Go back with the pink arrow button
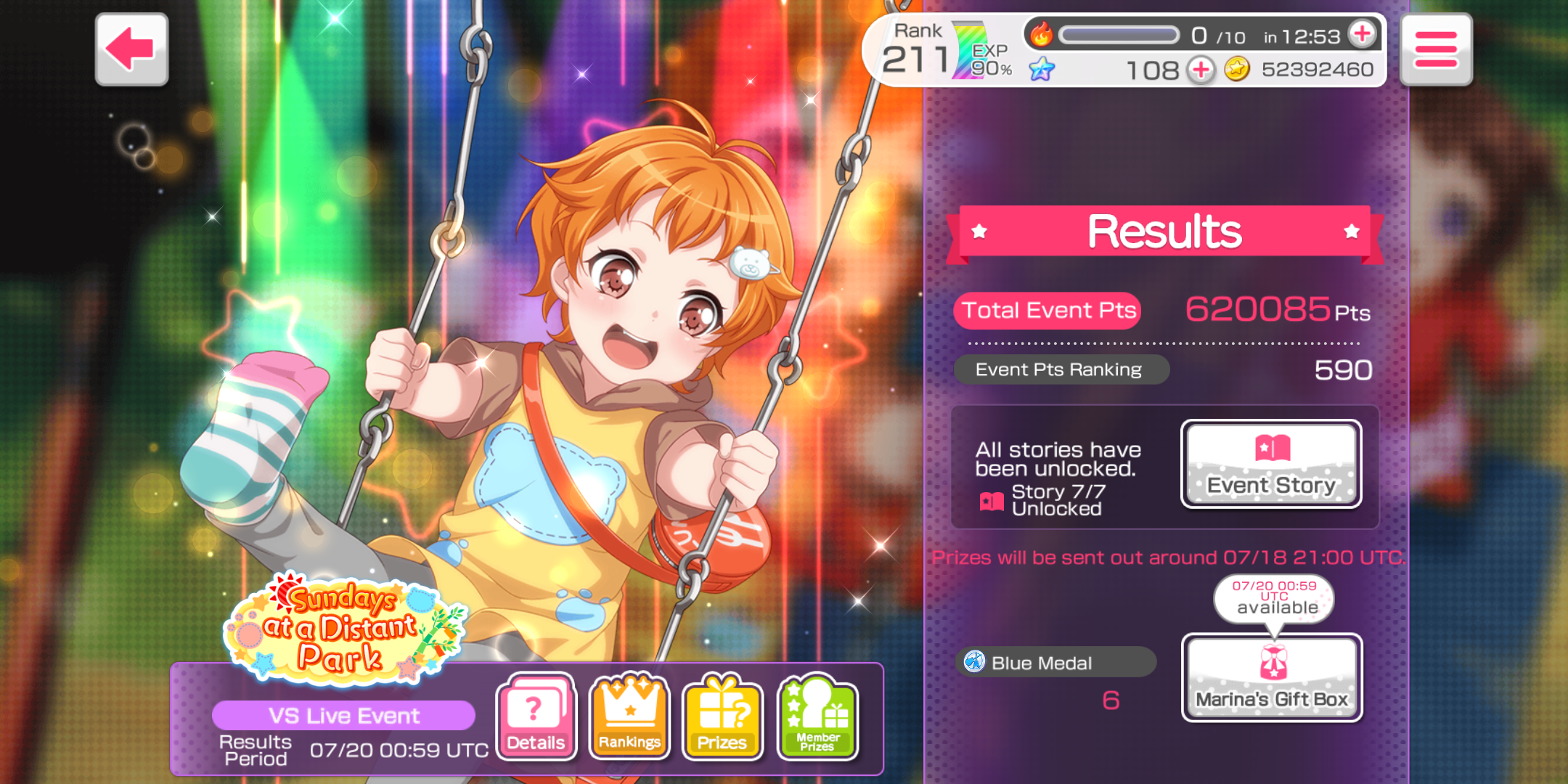 [131, 49]
